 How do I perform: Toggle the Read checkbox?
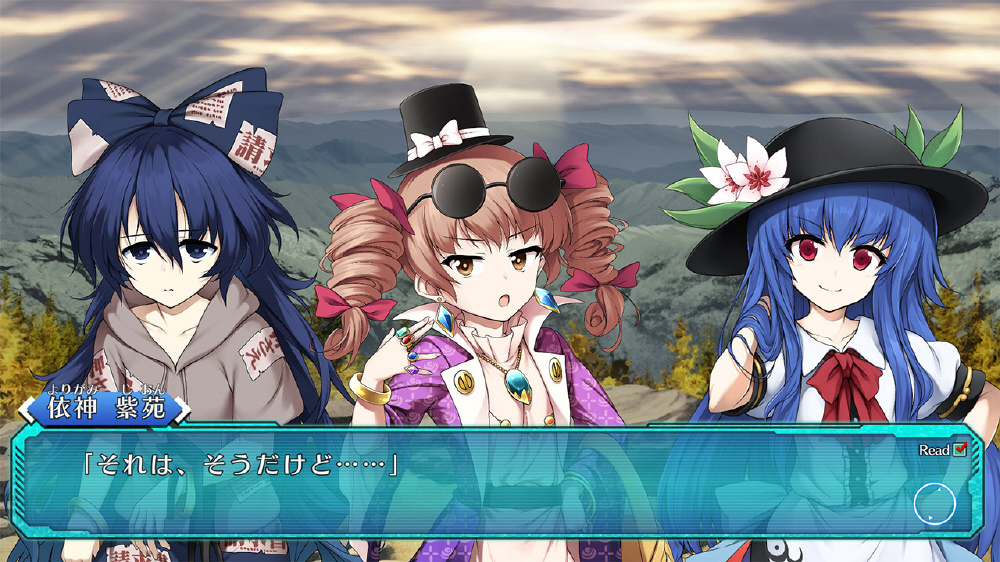[960, 450]
